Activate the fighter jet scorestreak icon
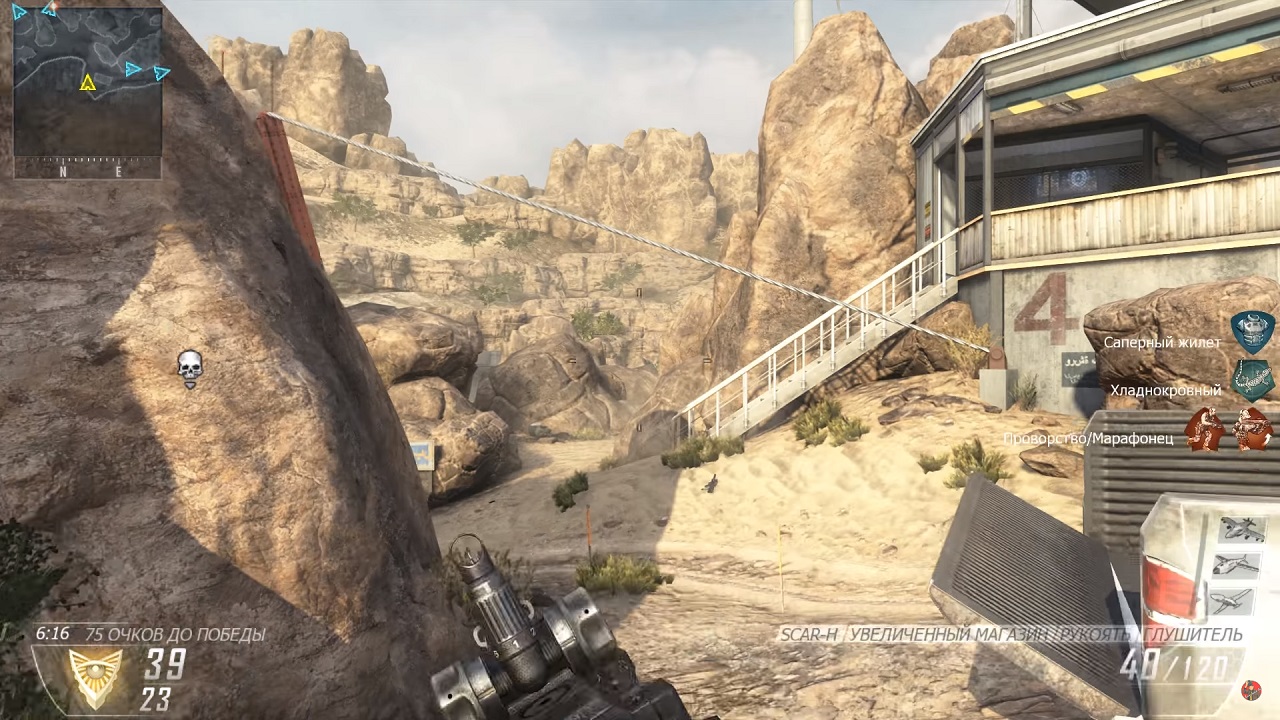Screen dimensions: 1280x720 point(1236,565)
